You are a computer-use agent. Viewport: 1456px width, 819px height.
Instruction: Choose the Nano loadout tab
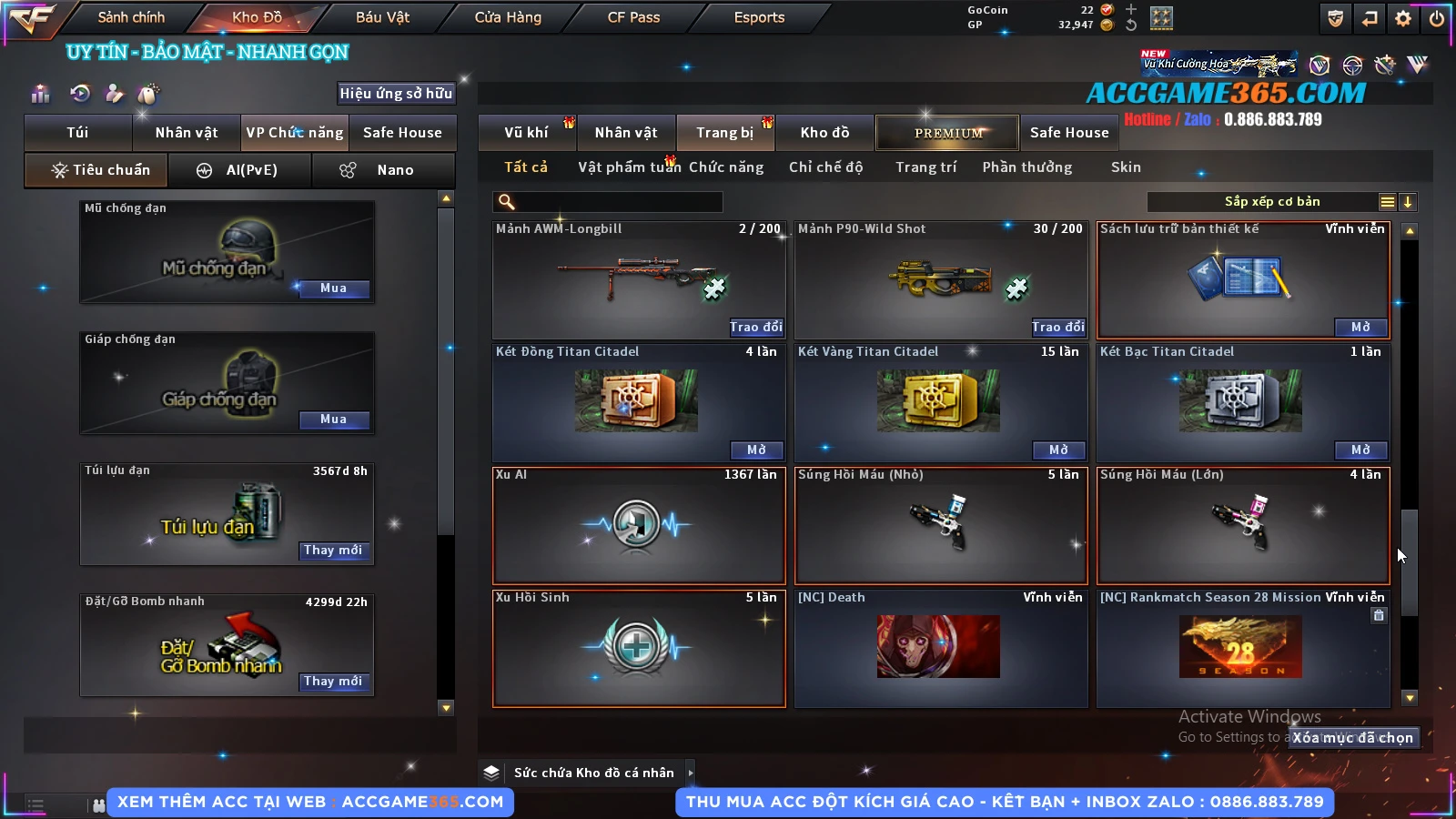point(383,170)
